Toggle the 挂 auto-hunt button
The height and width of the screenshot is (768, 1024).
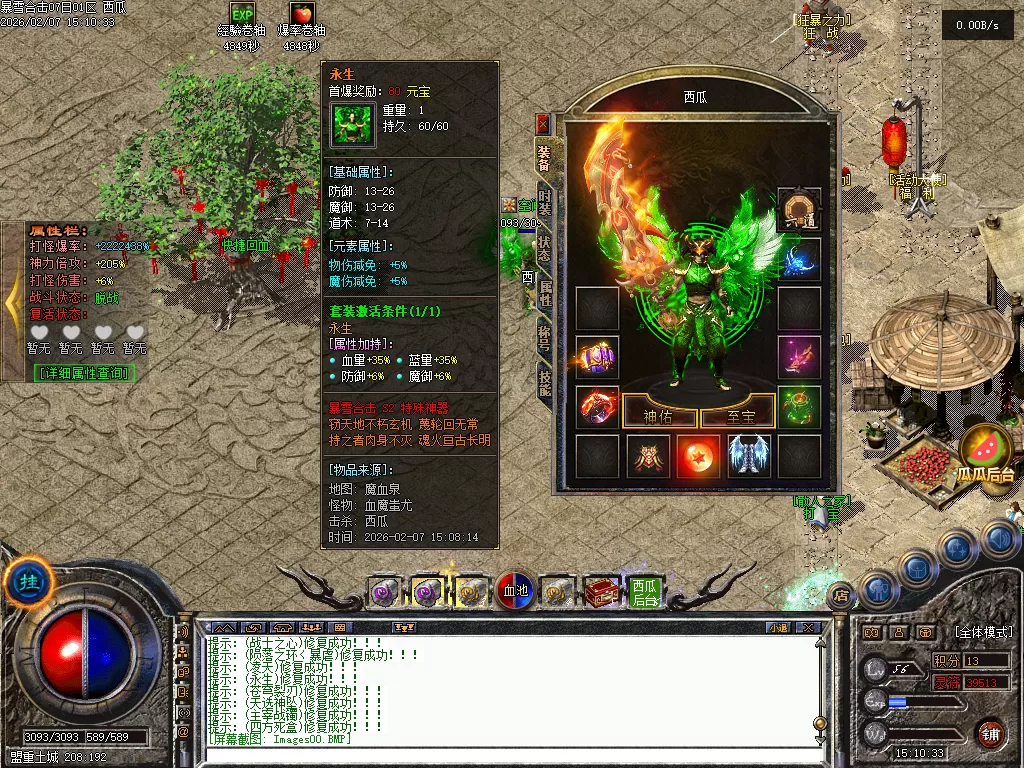coord(29,583)
